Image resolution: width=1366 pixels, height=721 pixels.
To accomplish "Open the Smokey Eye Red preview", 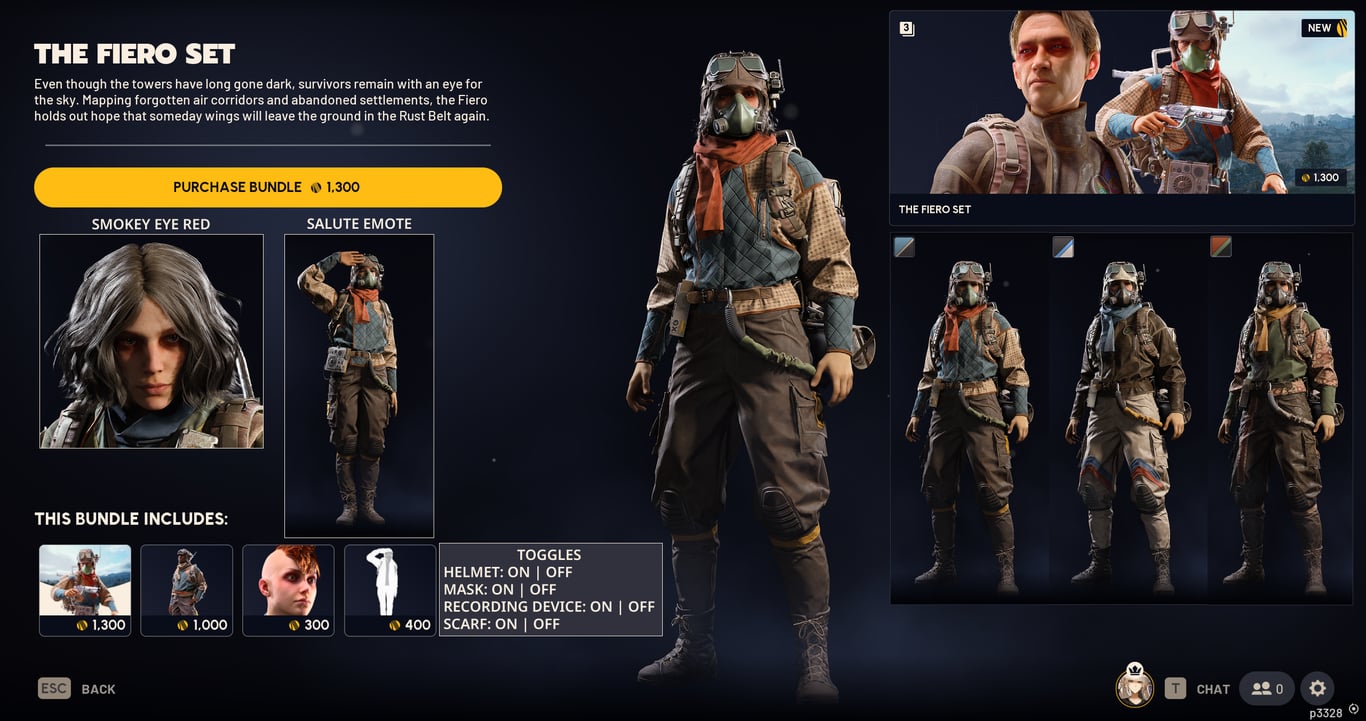I will 151,340.
